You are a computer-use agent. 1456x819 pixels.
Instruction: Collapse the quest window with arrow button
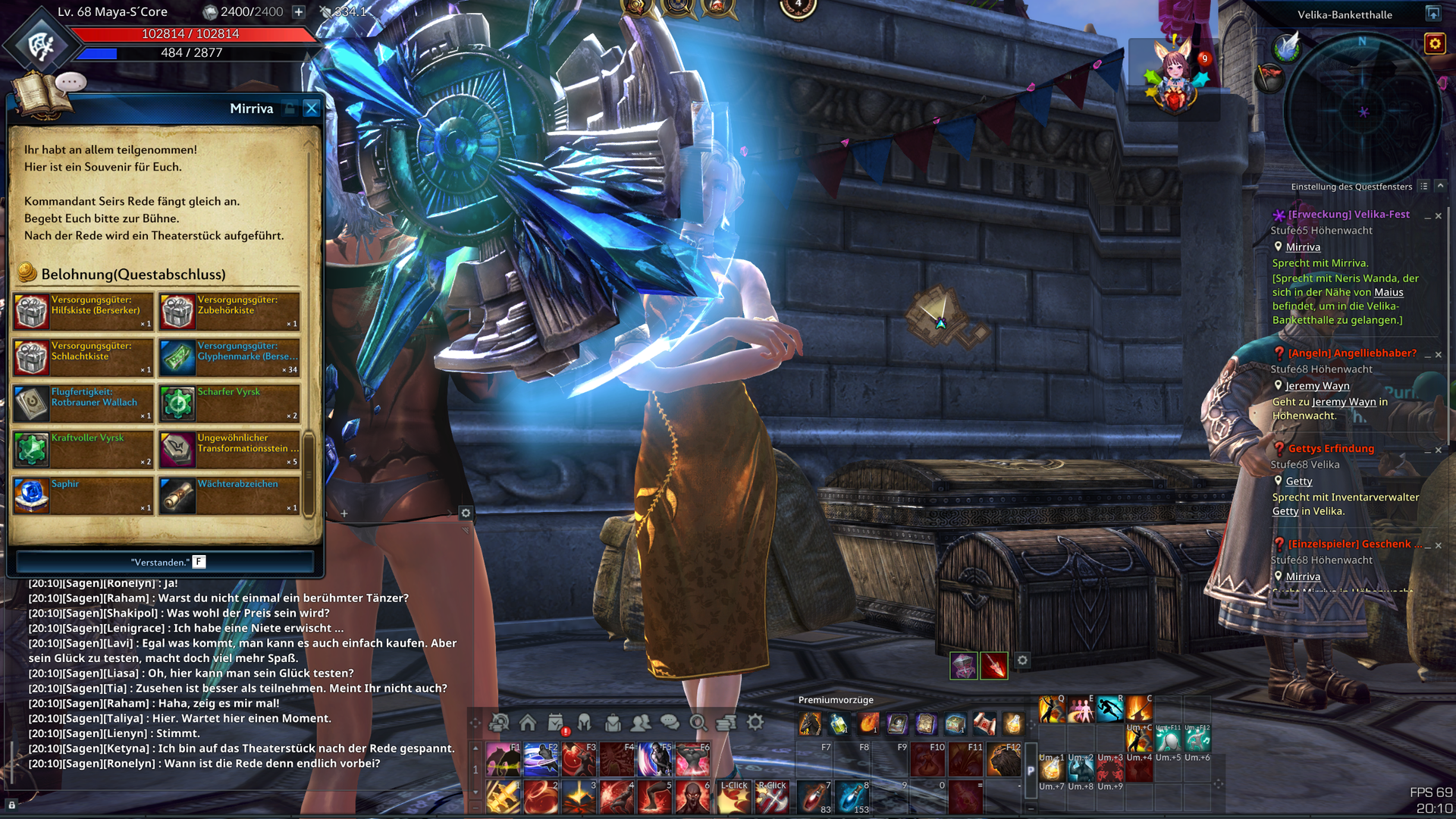pyautogui.click(x=1440, y=187)
